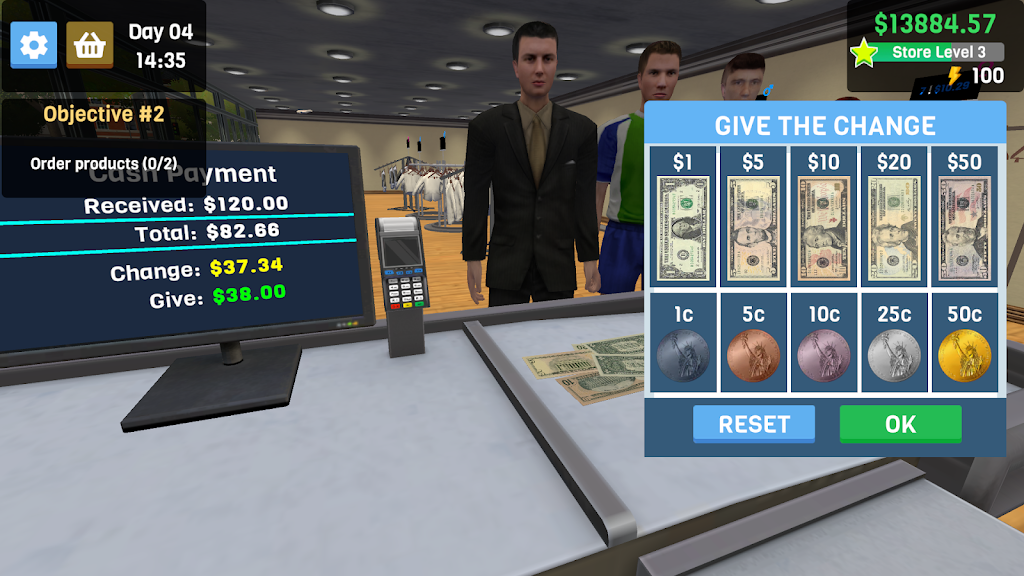Viewport: 1024px width, 576px height.
Task: Add a 1c coin to the change
Action: pyautogui.click(x=683, y=354)
